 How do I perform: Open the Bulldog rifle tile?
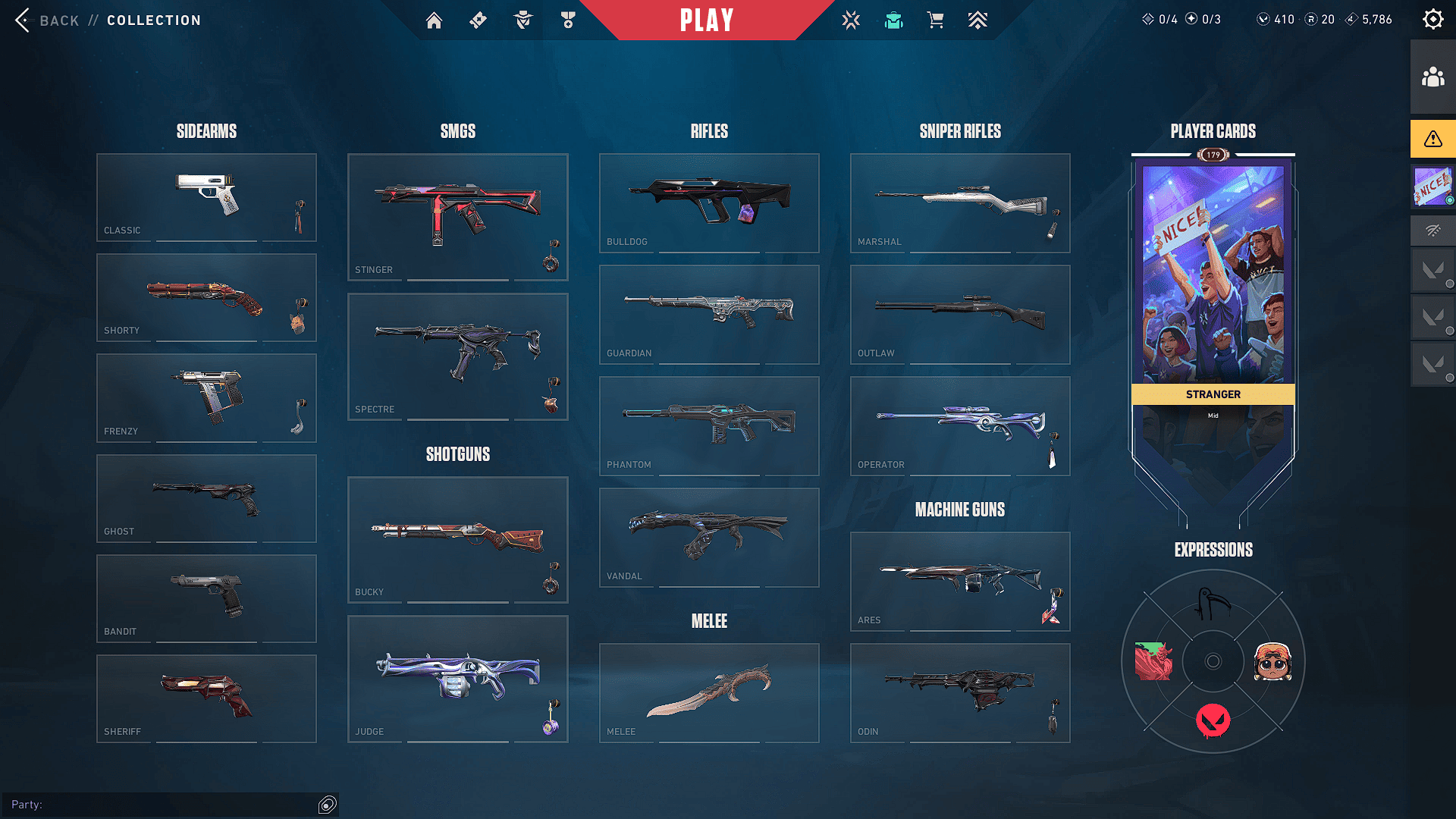pyautogui.click(x=709, y=202)
